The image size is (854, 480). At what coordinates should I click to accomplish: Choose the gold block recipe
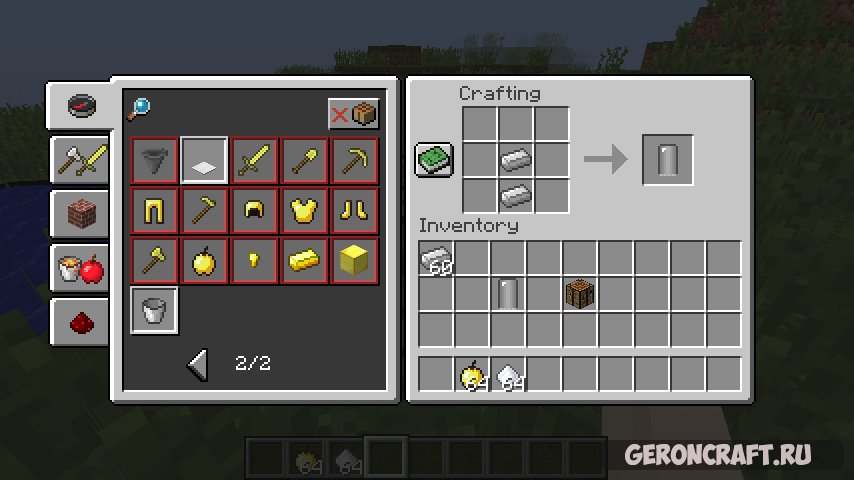coord(355,261)
